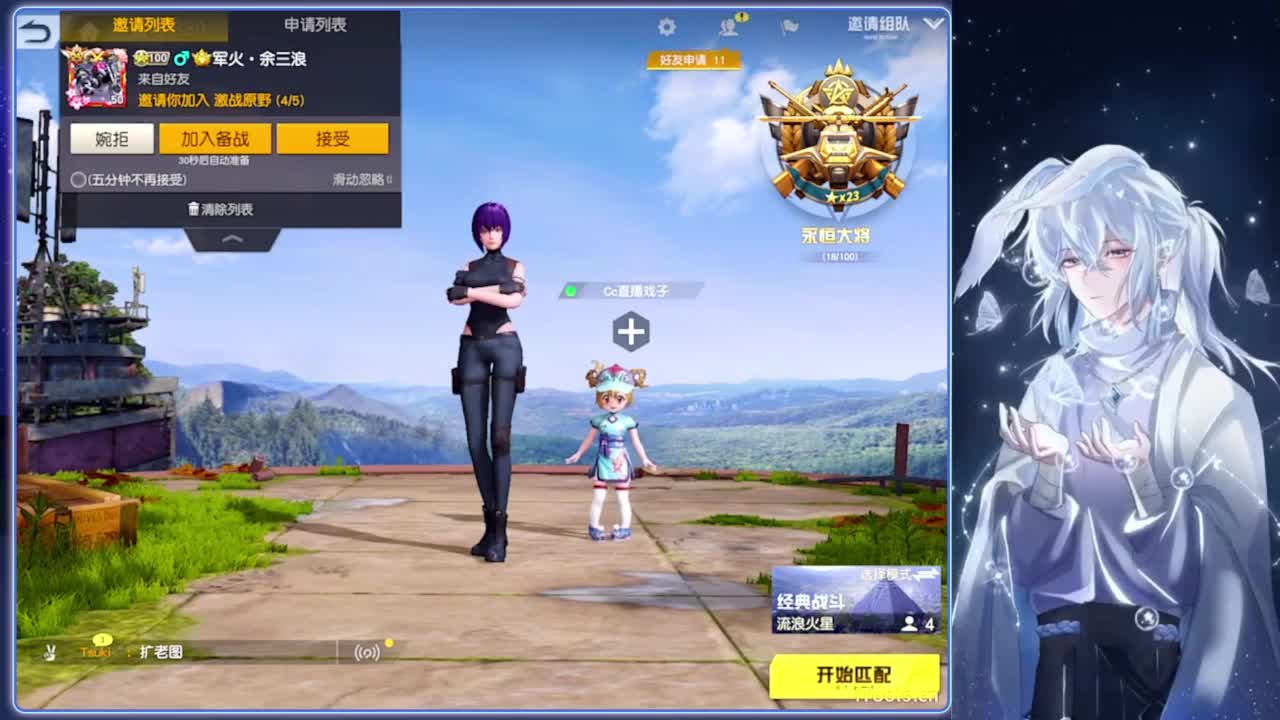Open the friends panel with notification
Screen dimensions: 1280x720
point(726,28)
